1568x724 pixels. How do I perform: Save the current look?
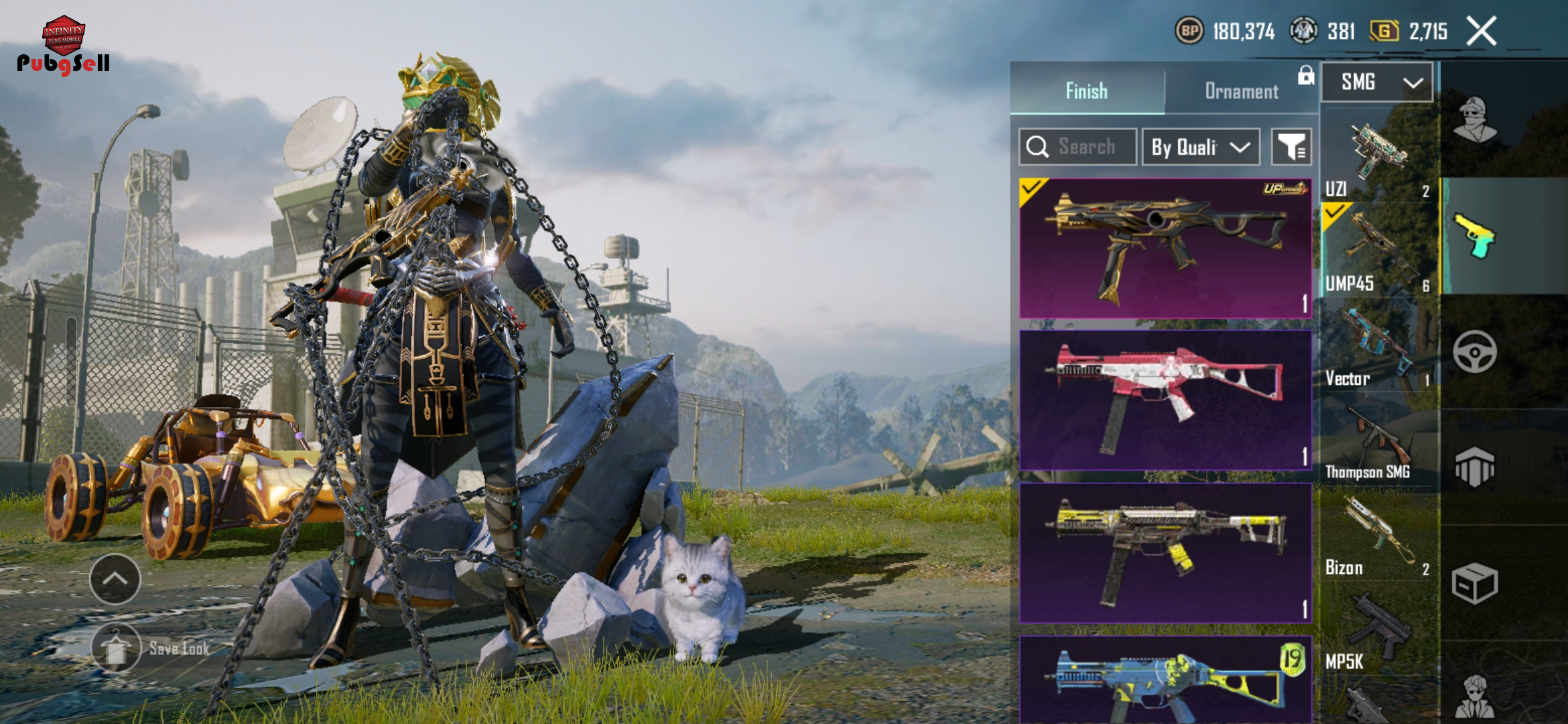point(153,648)
